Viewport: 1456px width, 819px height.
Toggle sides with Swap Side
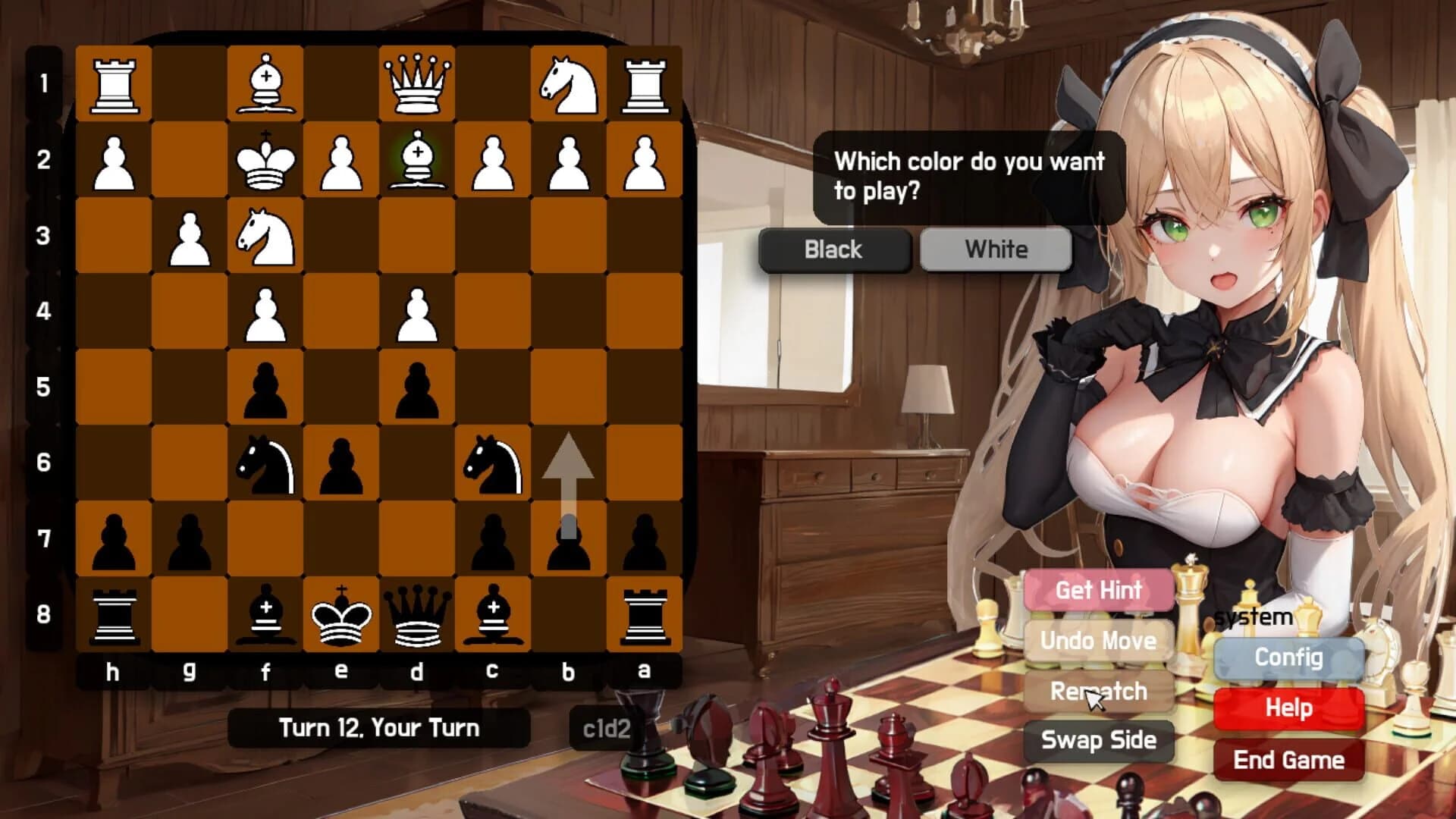click(1099, 742)
